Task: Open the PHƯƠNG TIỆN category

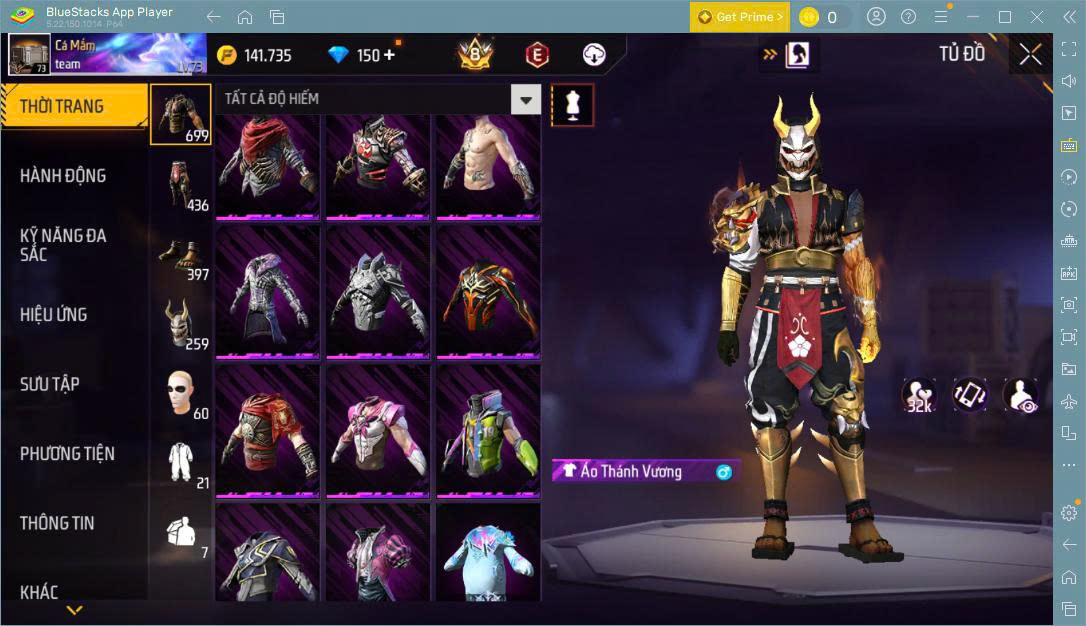Action: click(67, 454)
